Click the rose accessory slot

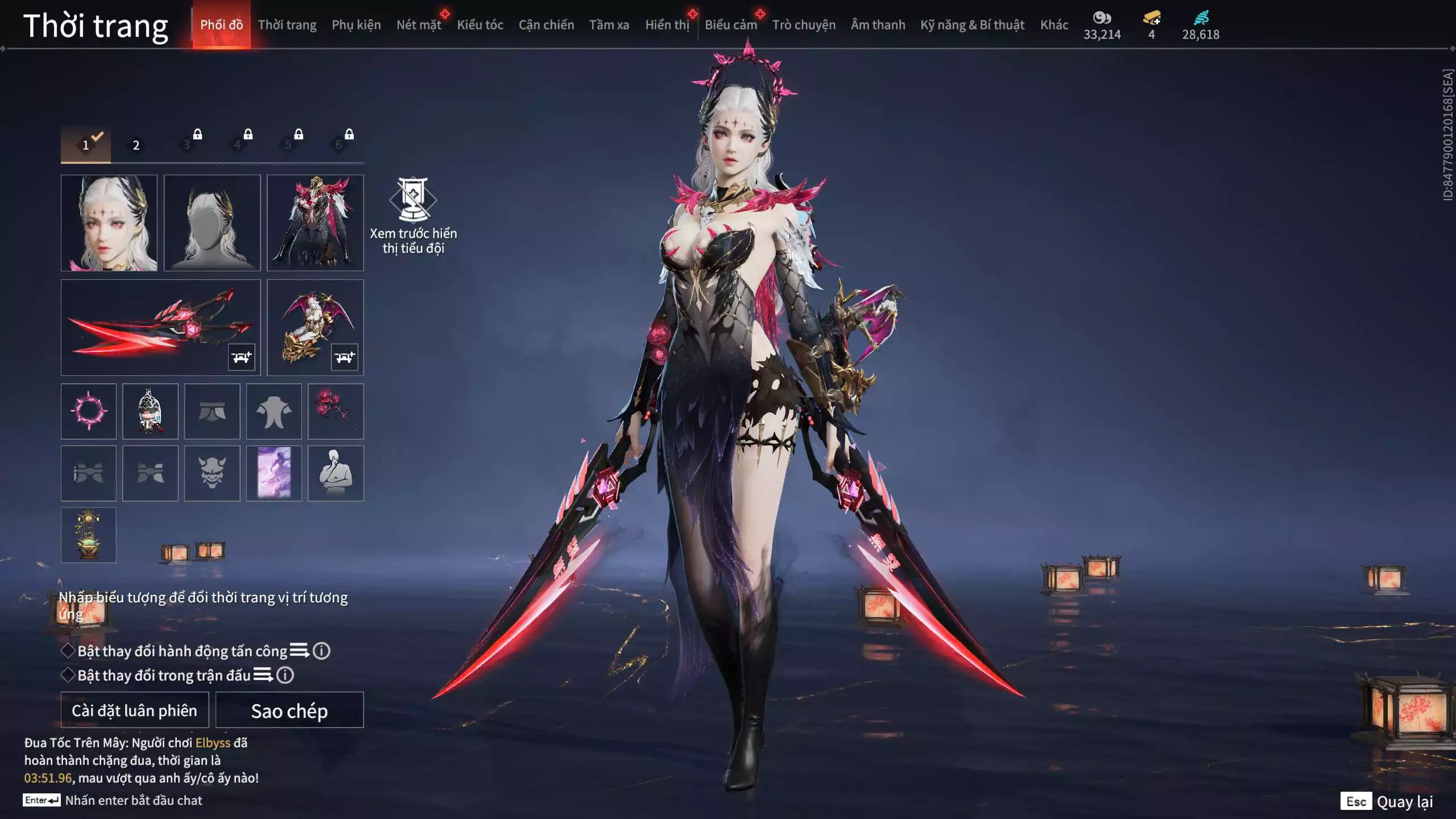pyautogui.click(x=336, y=411)
